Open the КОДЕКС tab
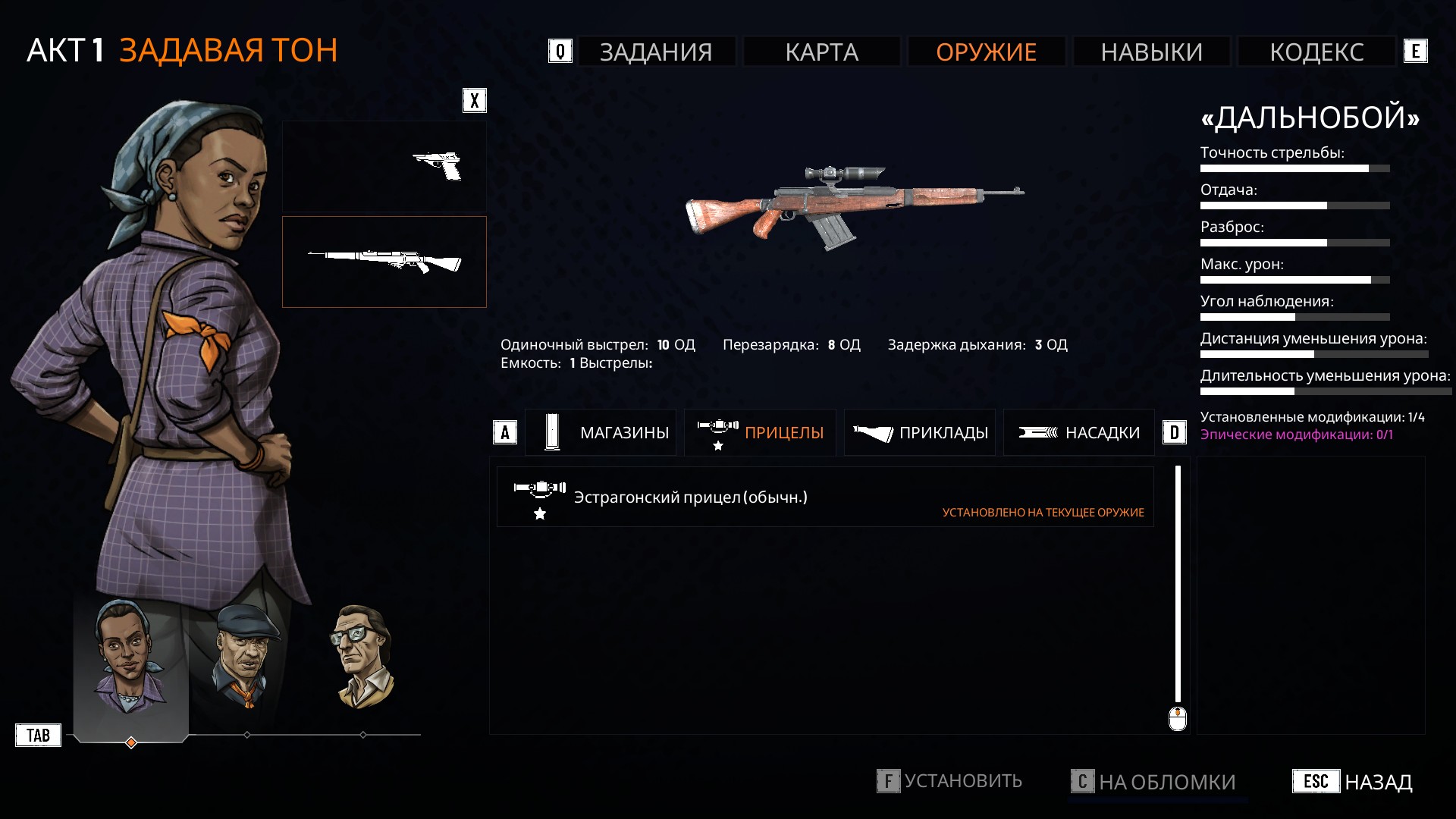The width and height of the screenshot is (1456, 819). point(1316,52)
